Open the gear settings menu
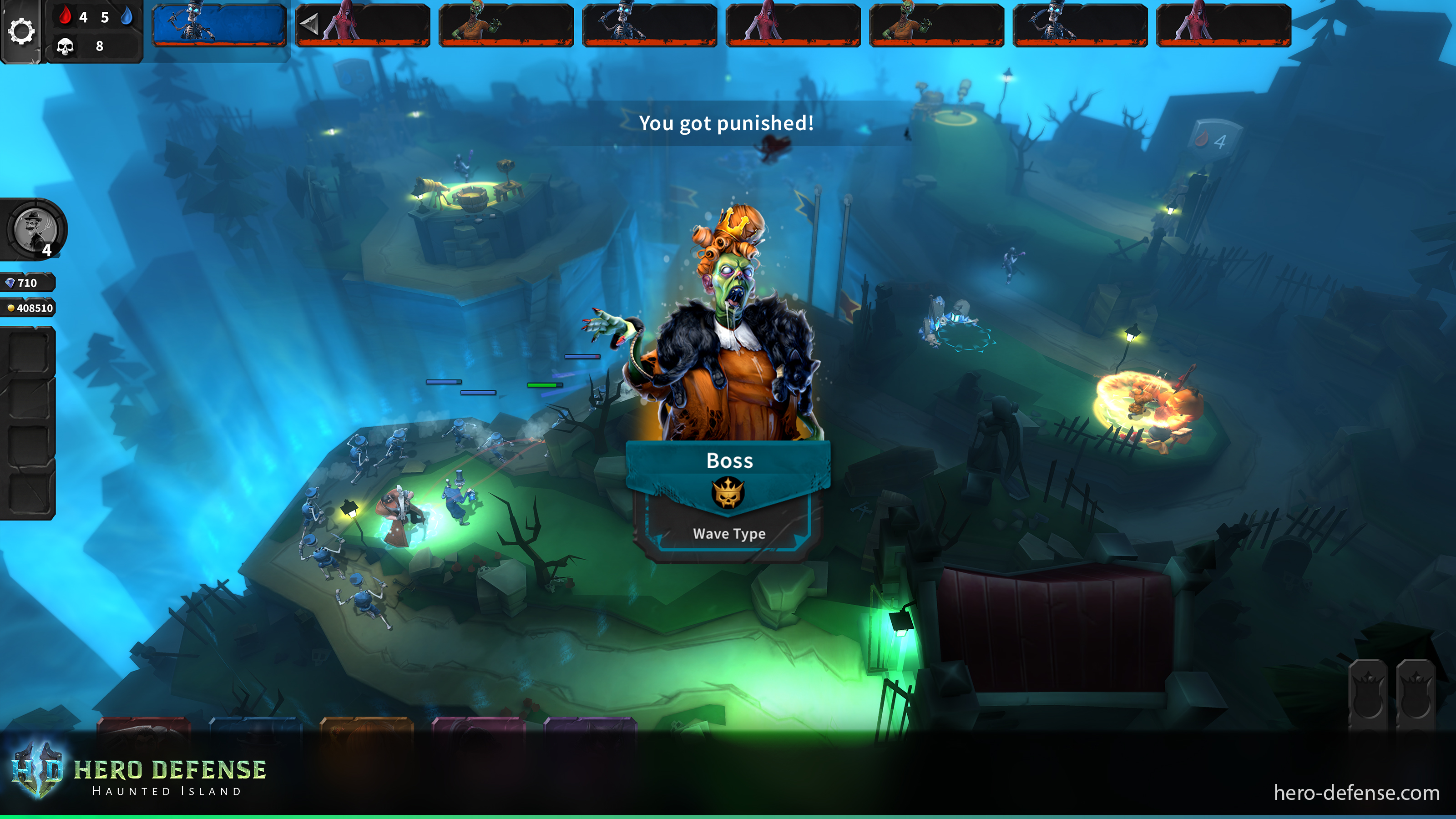Screen dimensions: 1456x819 [x=21, y=31]
